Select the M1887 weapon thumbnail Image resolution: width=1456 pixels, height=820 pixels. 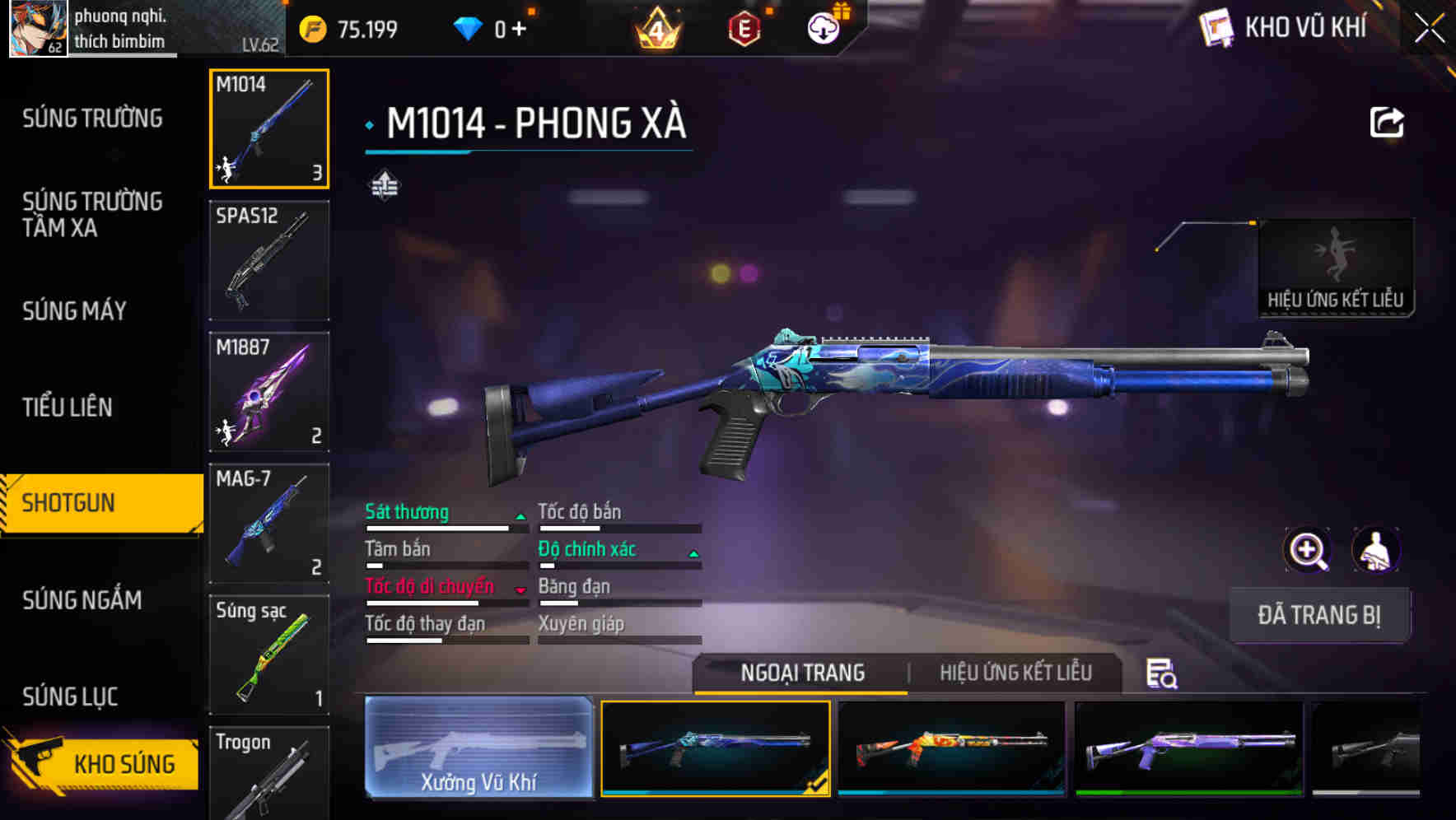[268, 391]
